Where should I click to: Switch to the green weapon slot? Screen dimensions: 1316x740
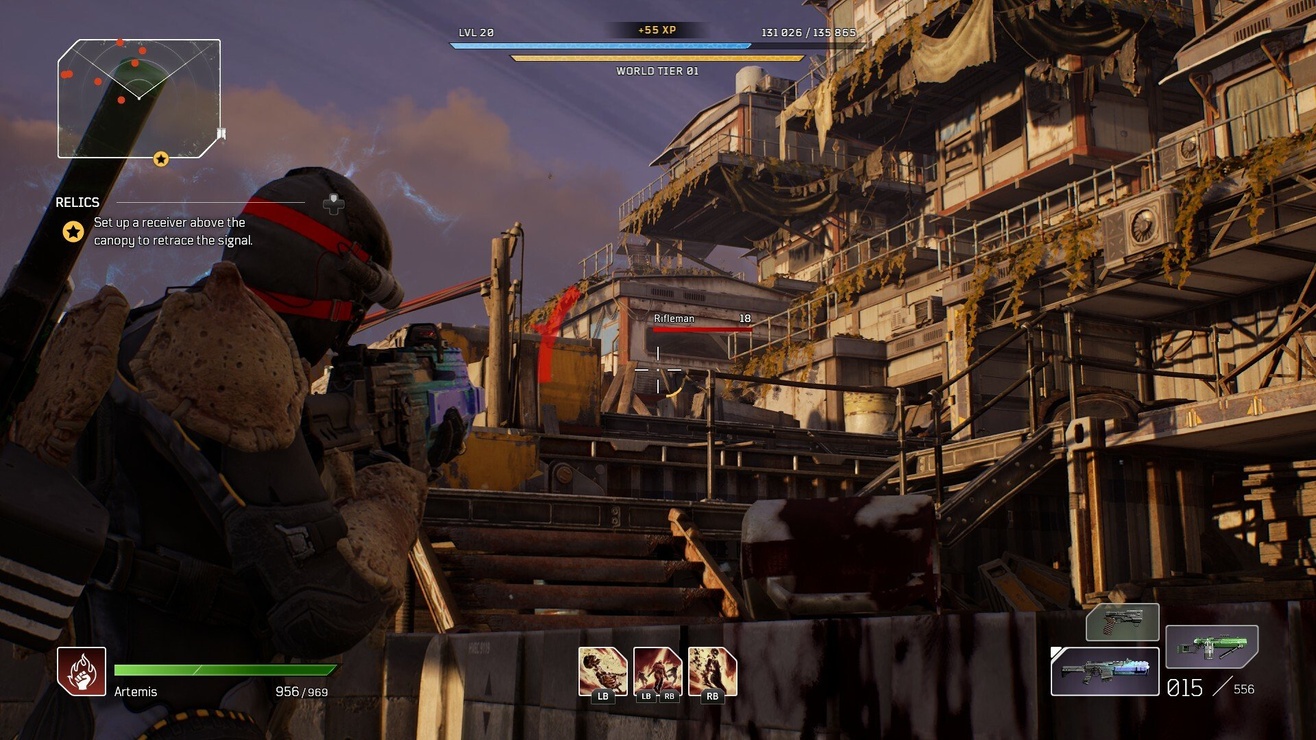coord(1211,646)
